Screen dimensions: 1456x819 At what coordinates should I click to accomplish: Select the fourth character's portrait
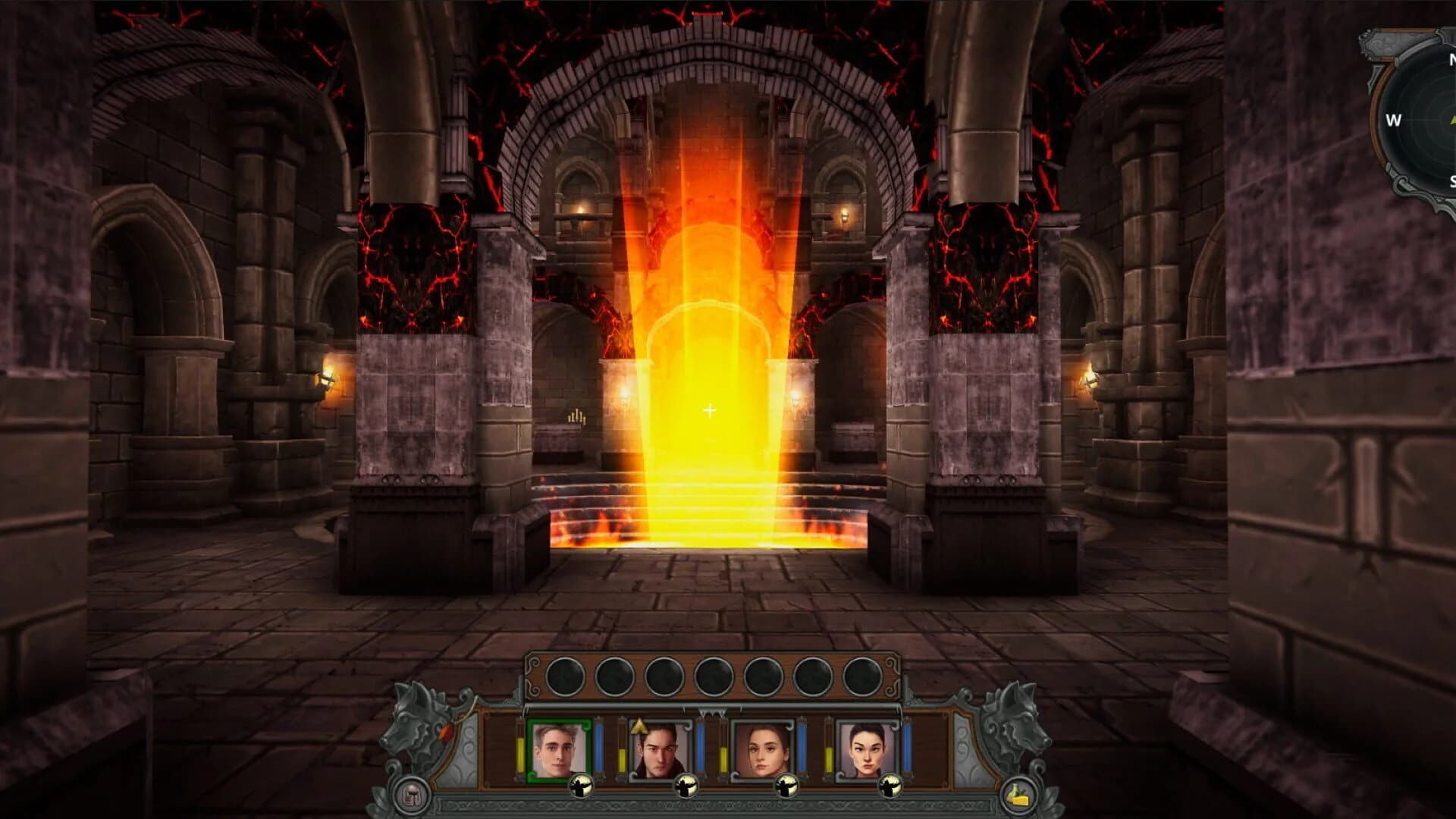868,747
